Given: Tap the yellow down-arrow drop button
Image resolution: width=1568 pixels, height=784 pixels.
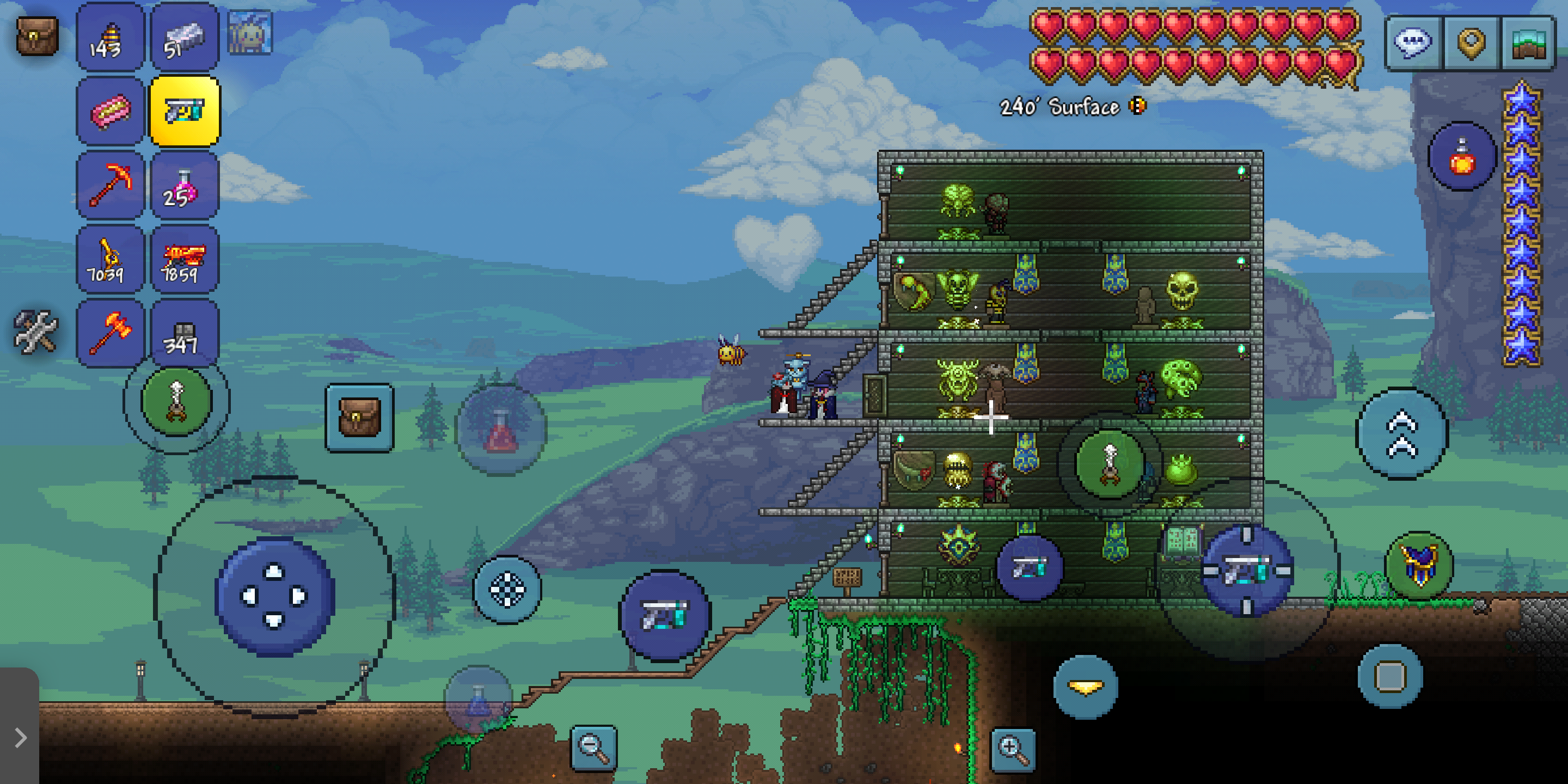Looking at the screenshot, I should tap(1085, 687).
